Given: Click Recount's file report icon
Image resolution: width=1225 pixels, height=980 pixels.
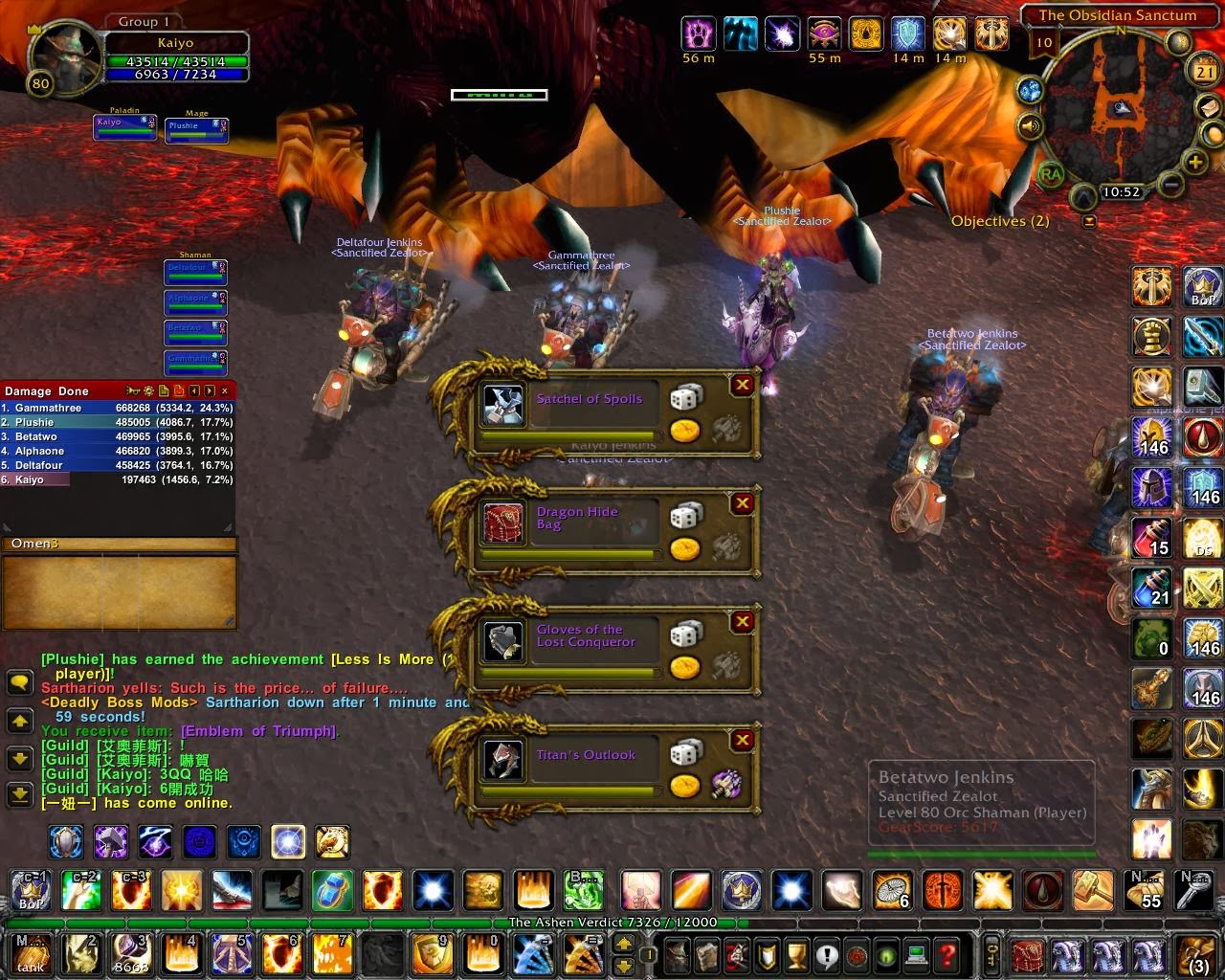Looking at the screenshot, I should (164, 390).
